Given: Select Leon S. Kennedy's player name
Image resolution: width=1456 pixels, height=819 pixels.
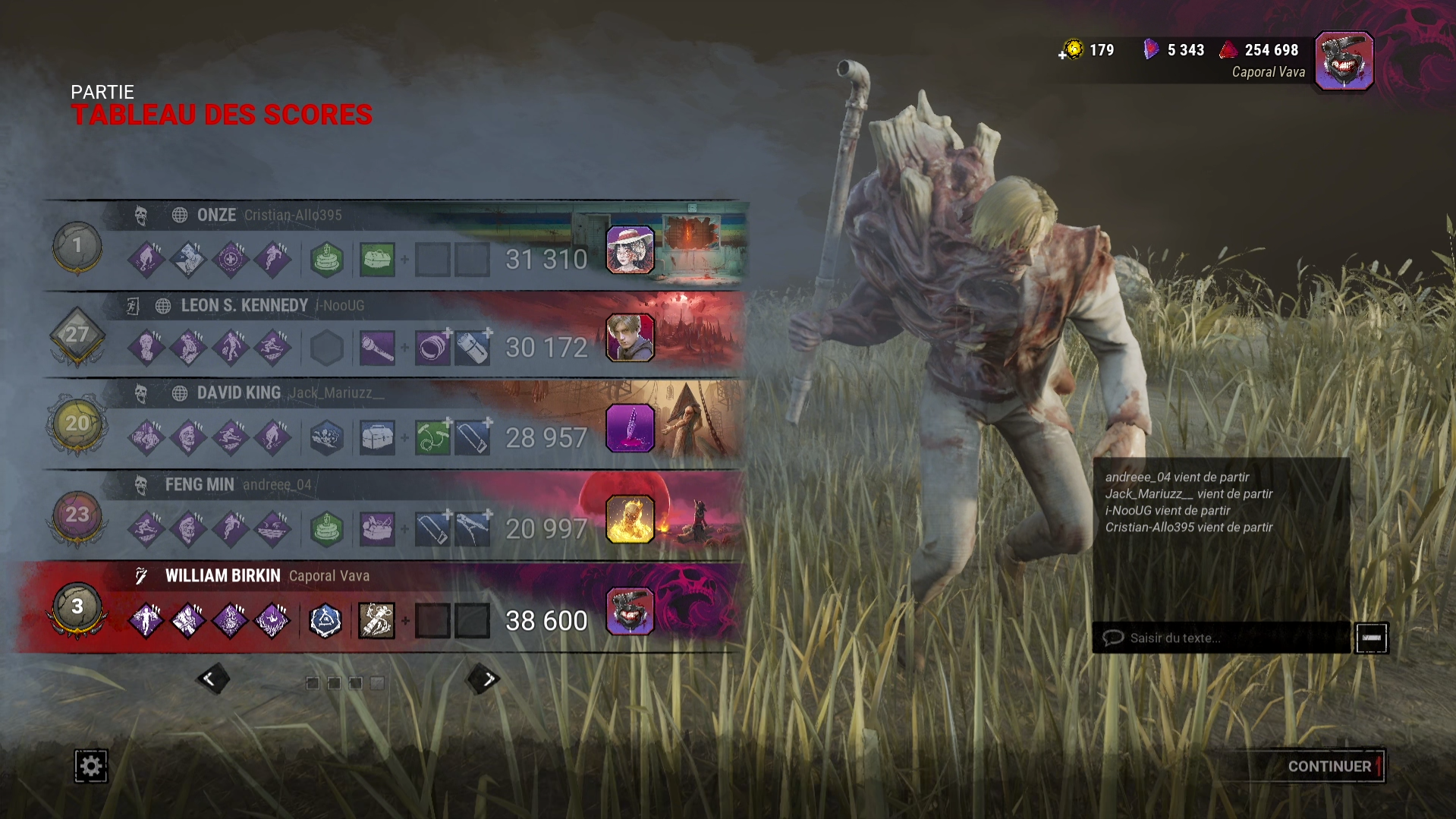Looking at the screenshot, I should tap(244, 305).
